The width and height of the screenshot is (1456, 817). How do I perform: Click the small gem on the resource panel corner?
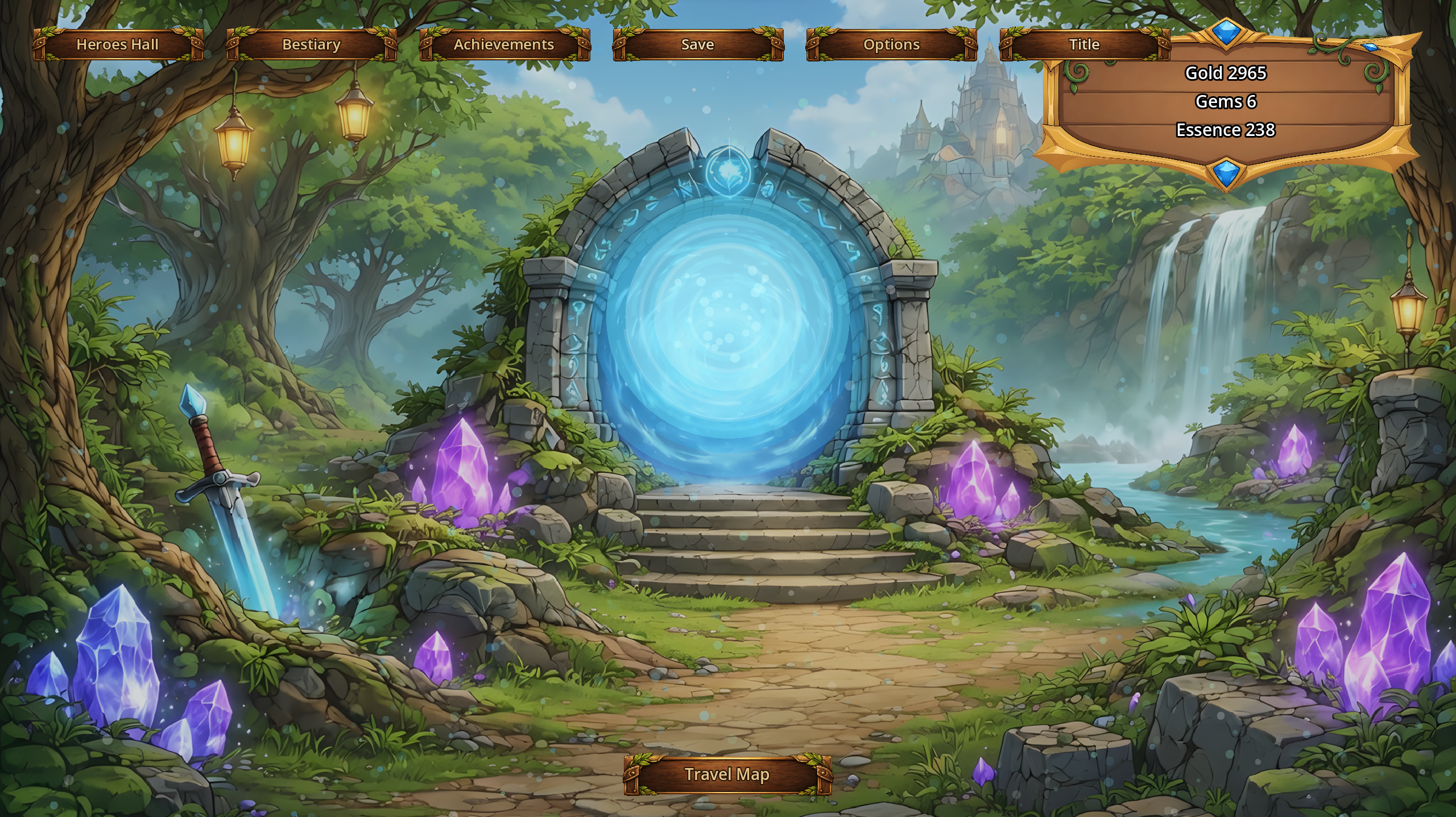(1371, 47)
